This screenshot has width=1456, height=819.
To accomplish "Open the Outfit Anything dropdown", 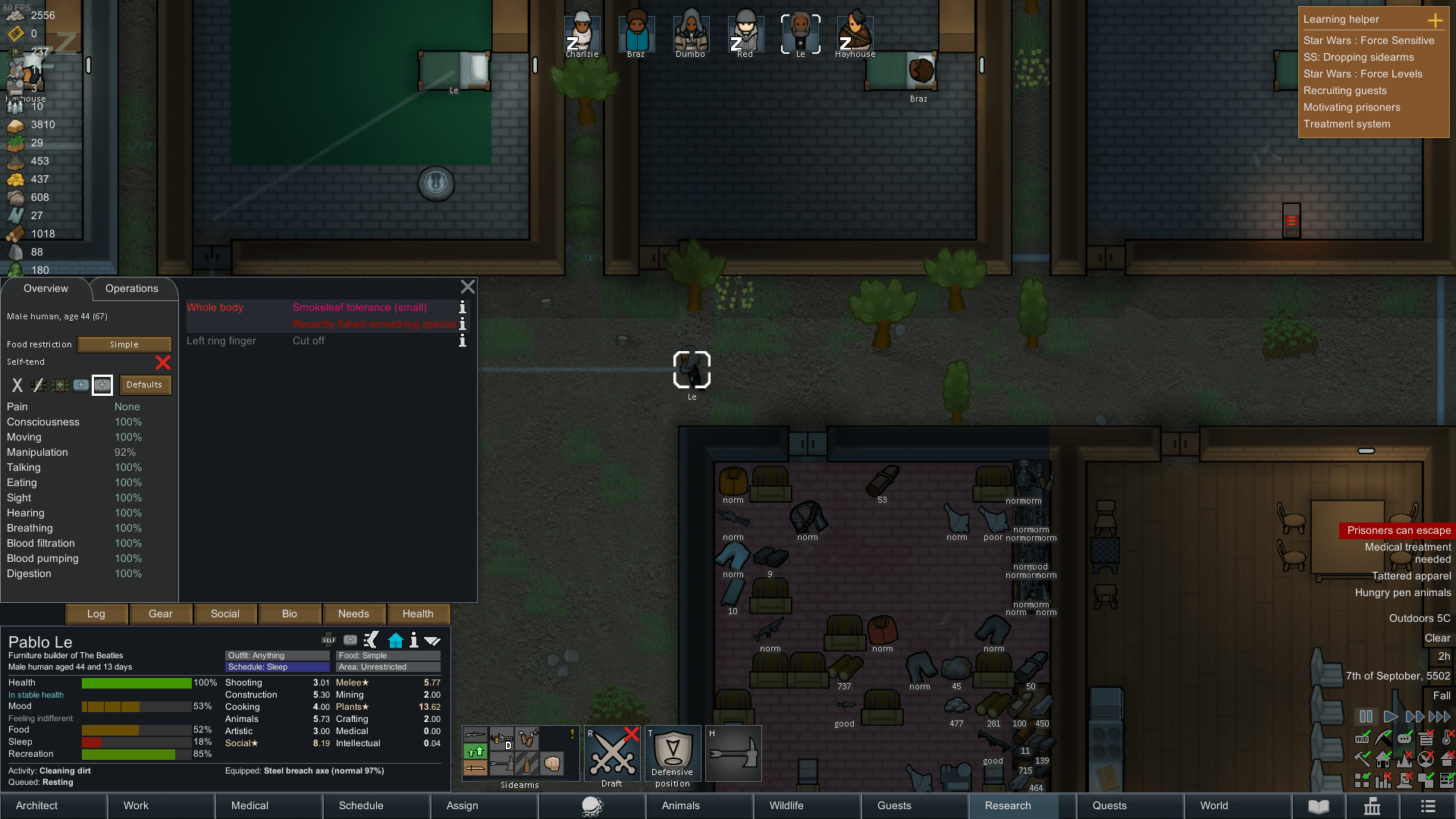I will 276,655.
